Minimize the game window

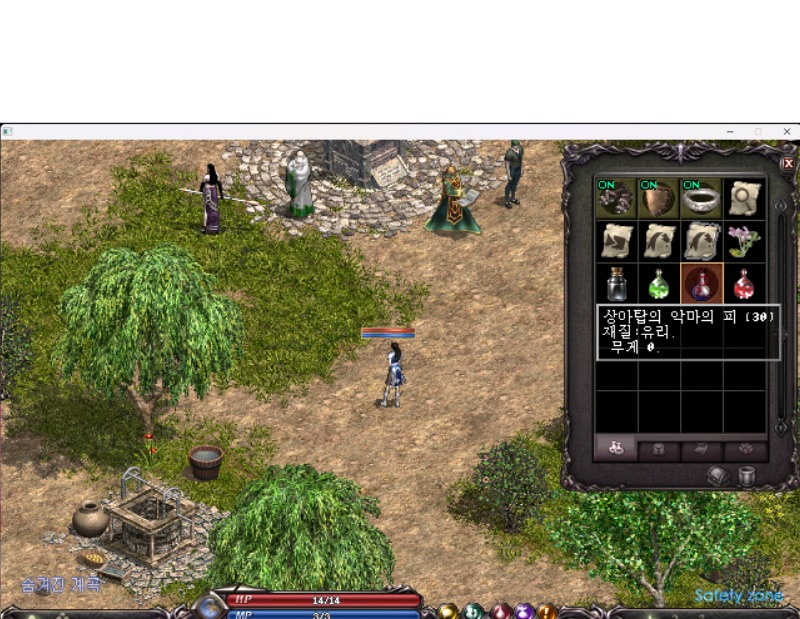(730, 131)
